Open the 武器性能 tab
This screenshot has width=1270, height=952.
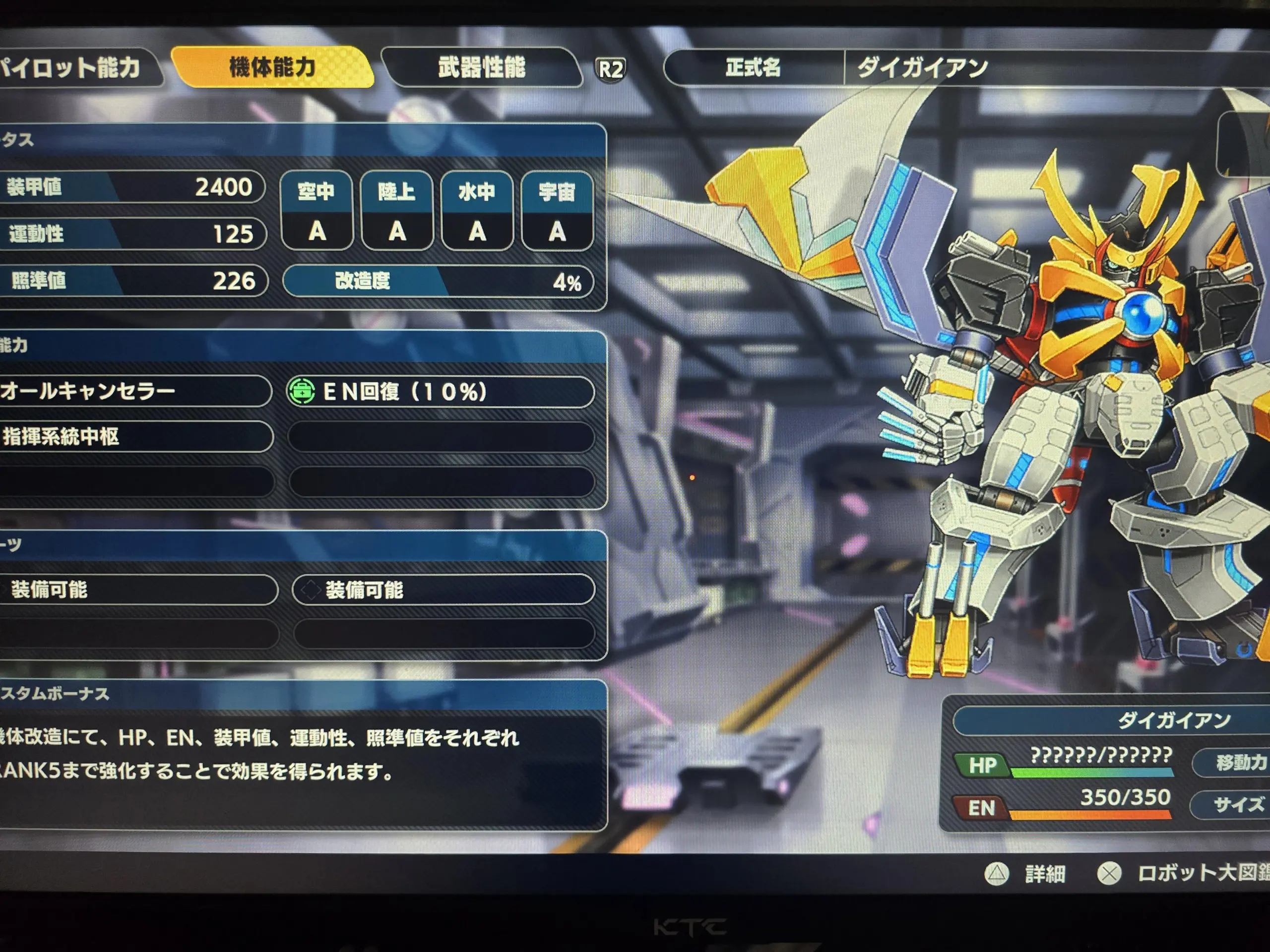tap(481, 67)
